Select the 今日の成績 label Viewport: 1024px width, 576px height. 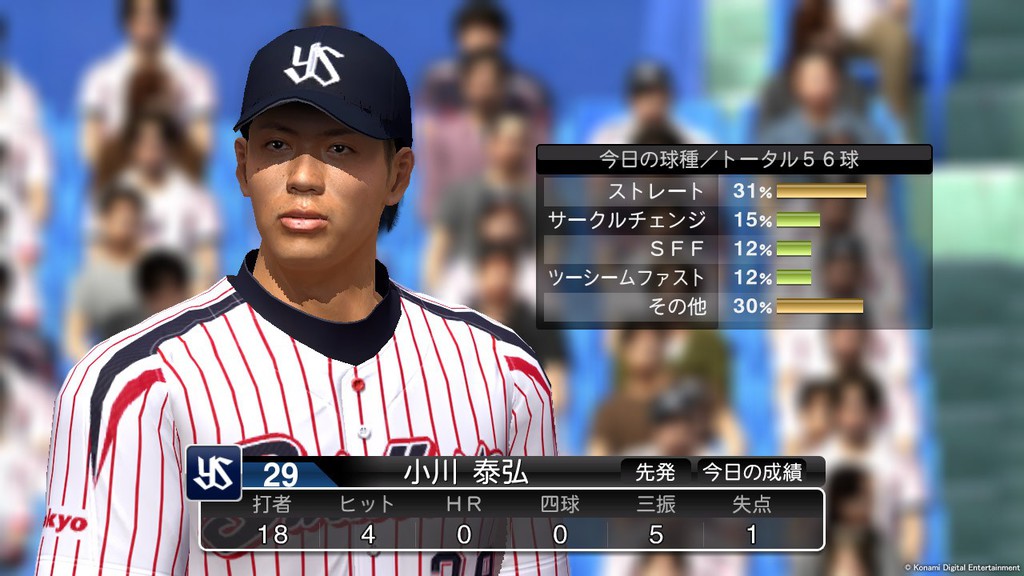click(x=752, y=472)
